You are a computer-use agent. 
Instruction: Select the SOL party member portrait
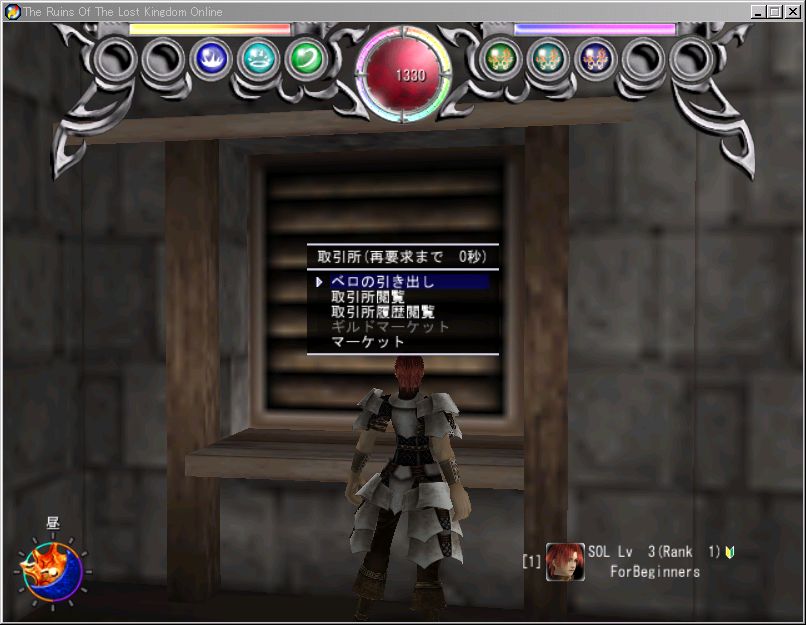point(565,562)
